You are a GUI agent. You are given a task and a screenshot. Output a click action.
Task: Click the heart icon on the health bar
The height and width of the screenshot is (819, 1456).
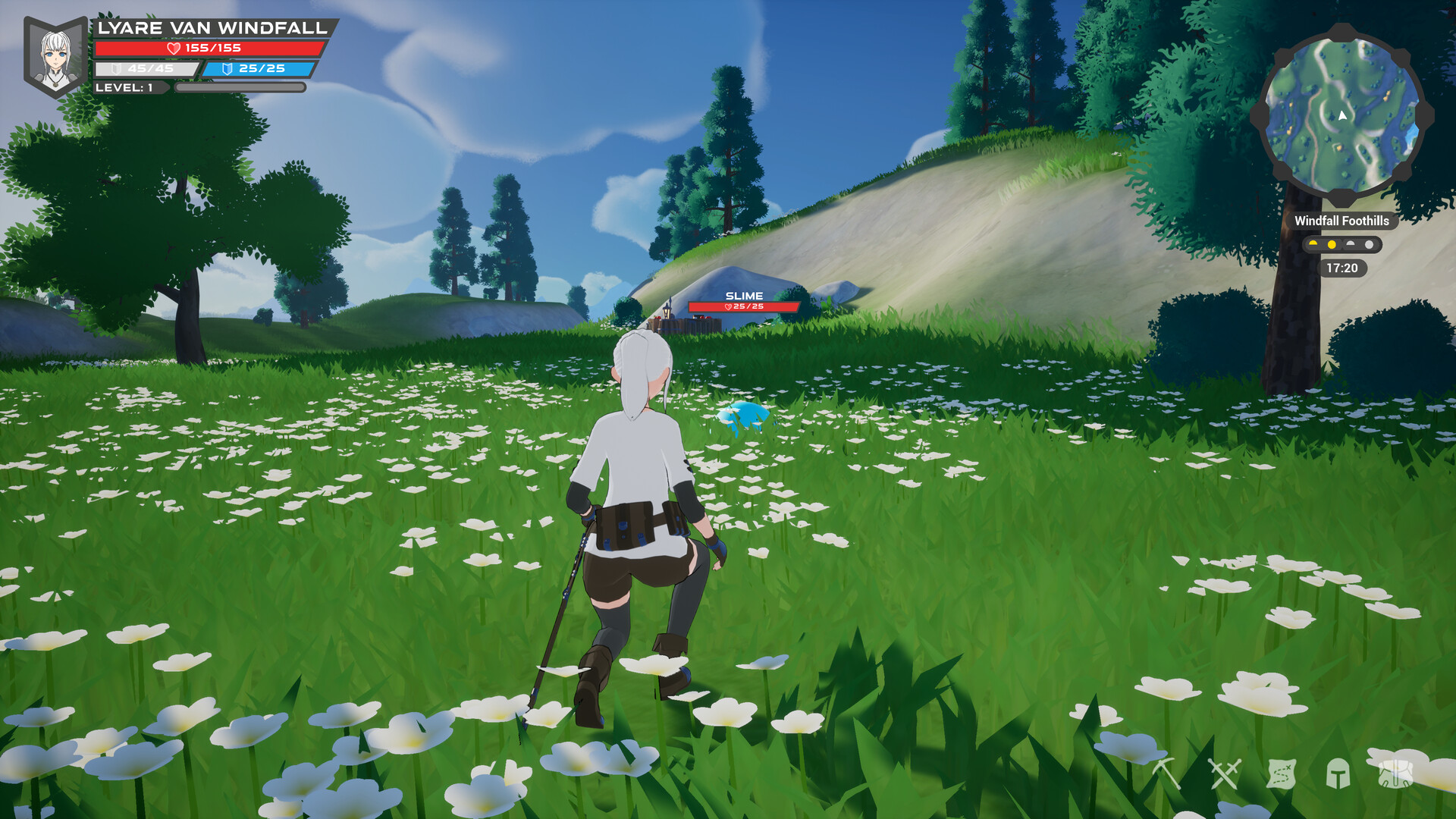point(173,49)
